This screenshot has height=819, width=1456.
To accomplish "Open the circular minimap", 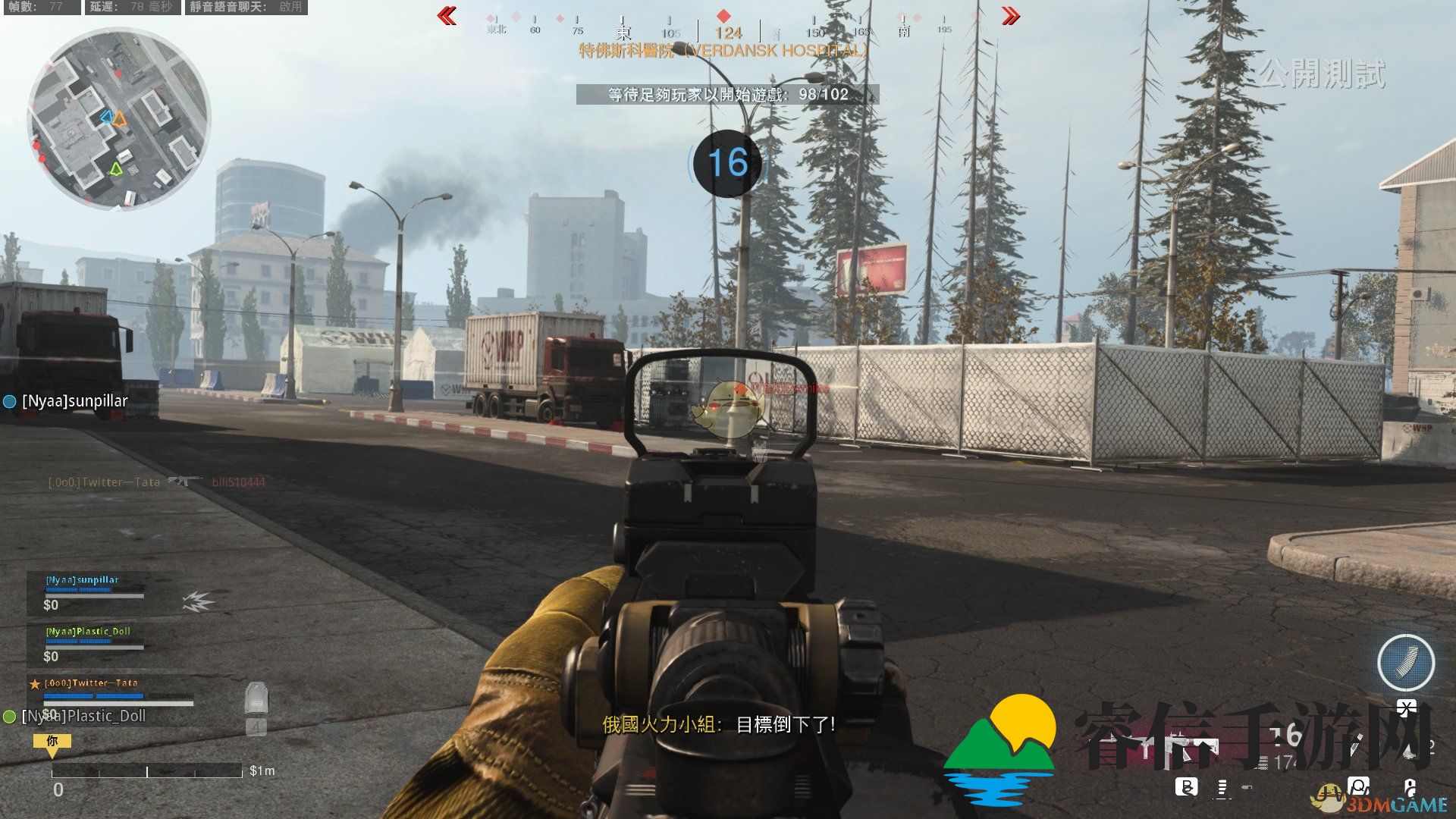I will [x=118, y=120].
